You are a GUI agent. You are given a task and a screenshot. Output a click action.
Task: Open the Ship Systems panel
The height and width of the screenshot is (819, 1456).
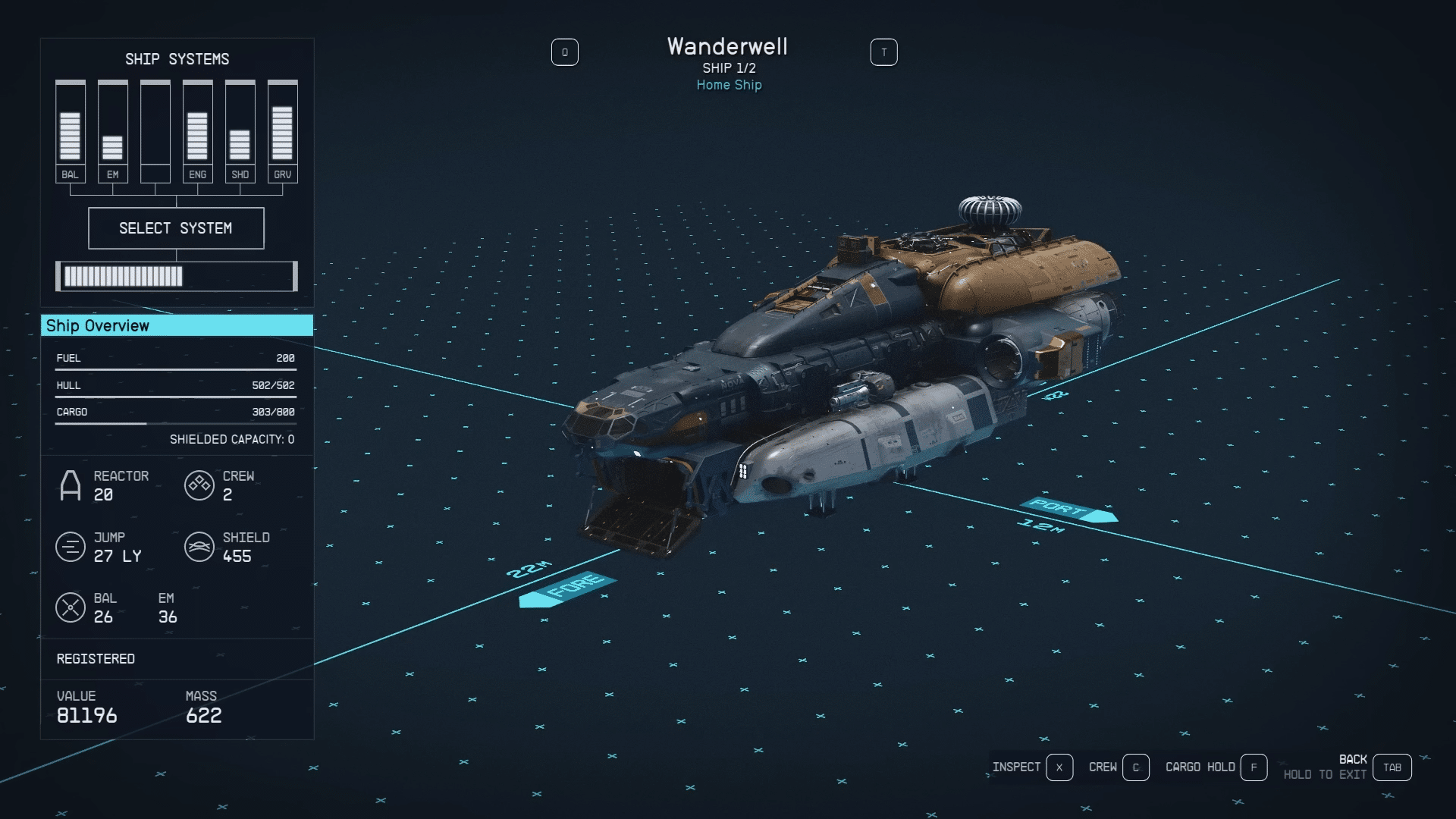click(x=177, y=59)
